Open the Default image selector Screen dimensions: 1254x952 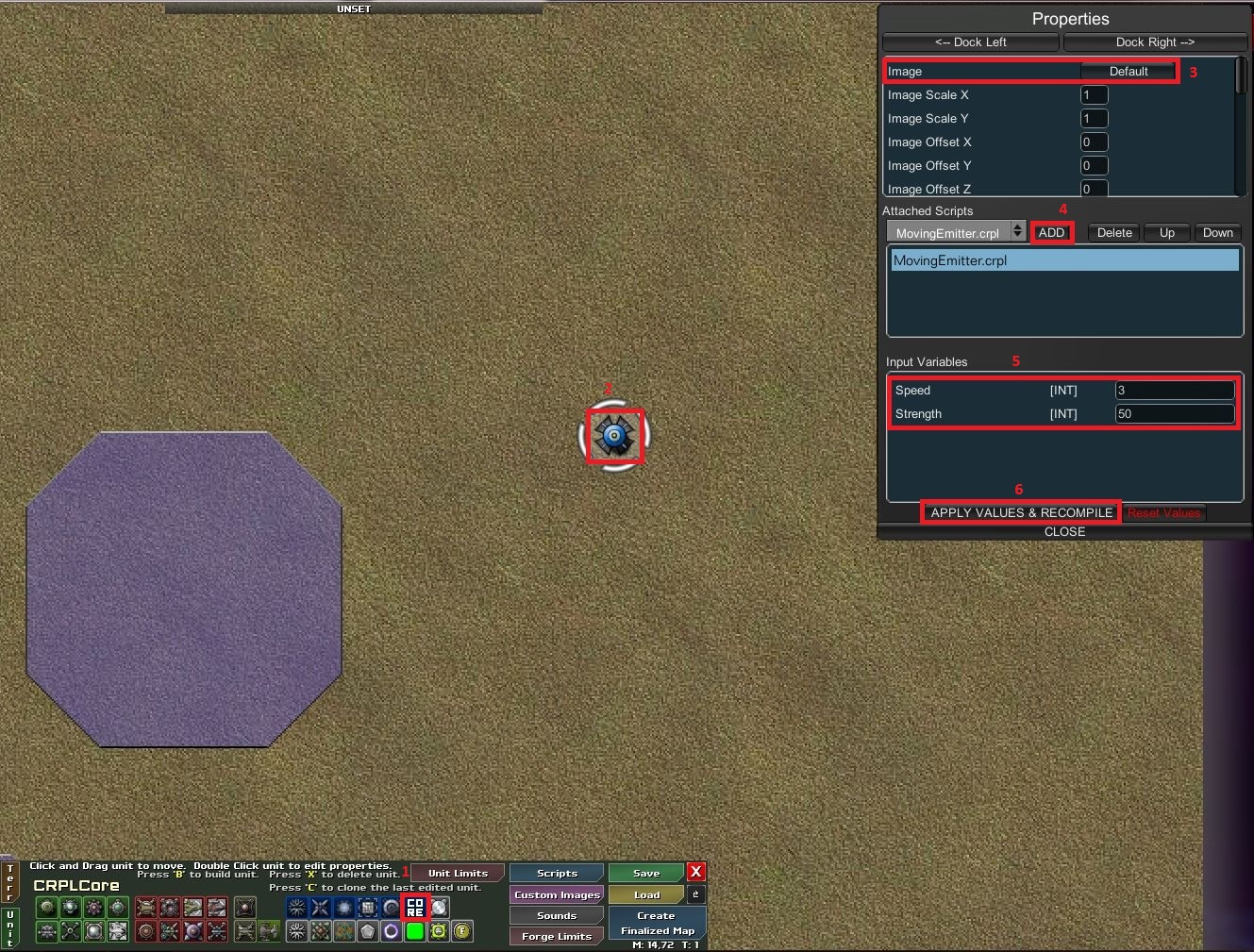pos(1128,72)
